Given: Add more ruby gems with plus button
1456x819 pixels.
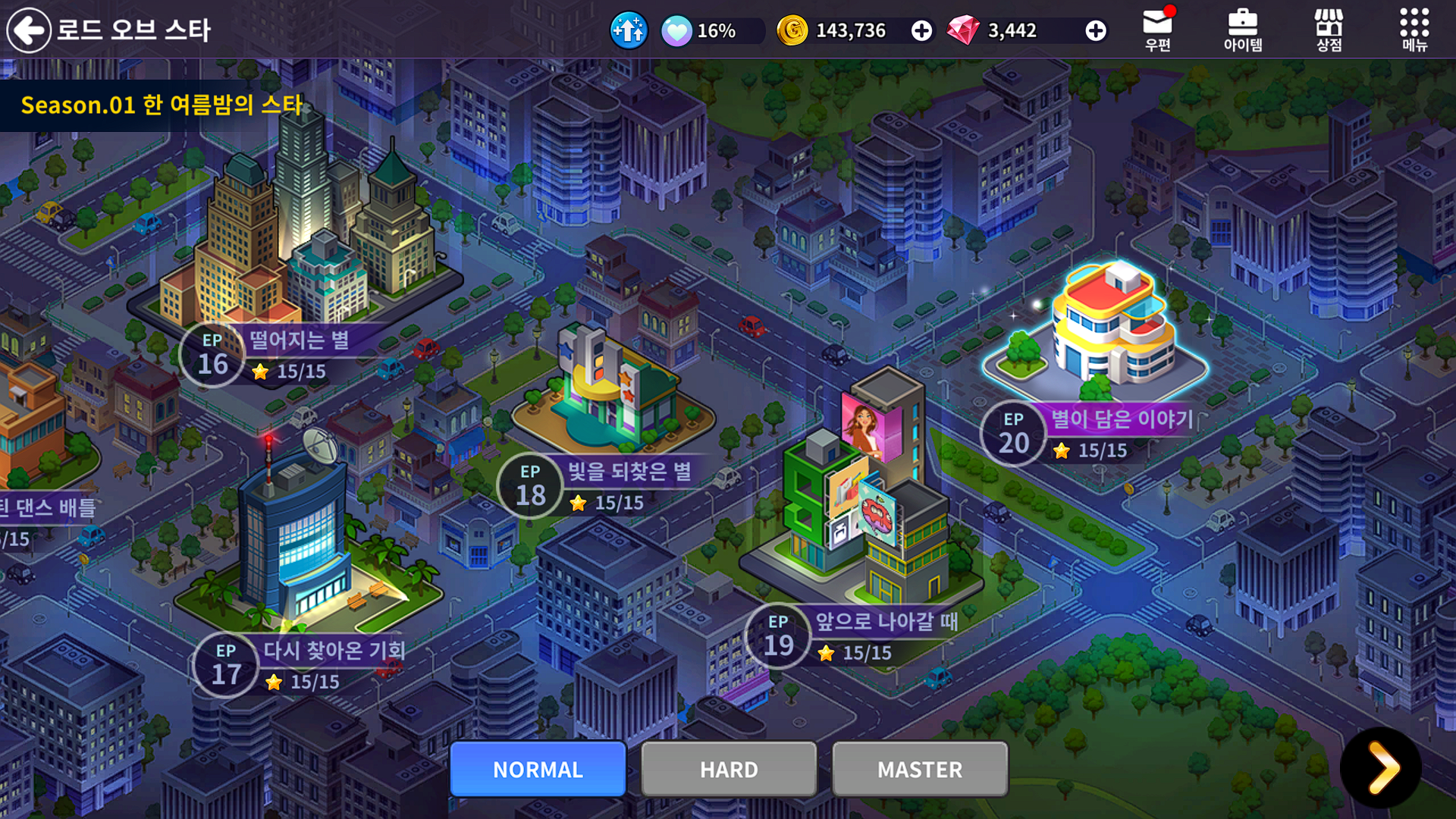Looking at the screenshot, I should tap(1095, 30).
